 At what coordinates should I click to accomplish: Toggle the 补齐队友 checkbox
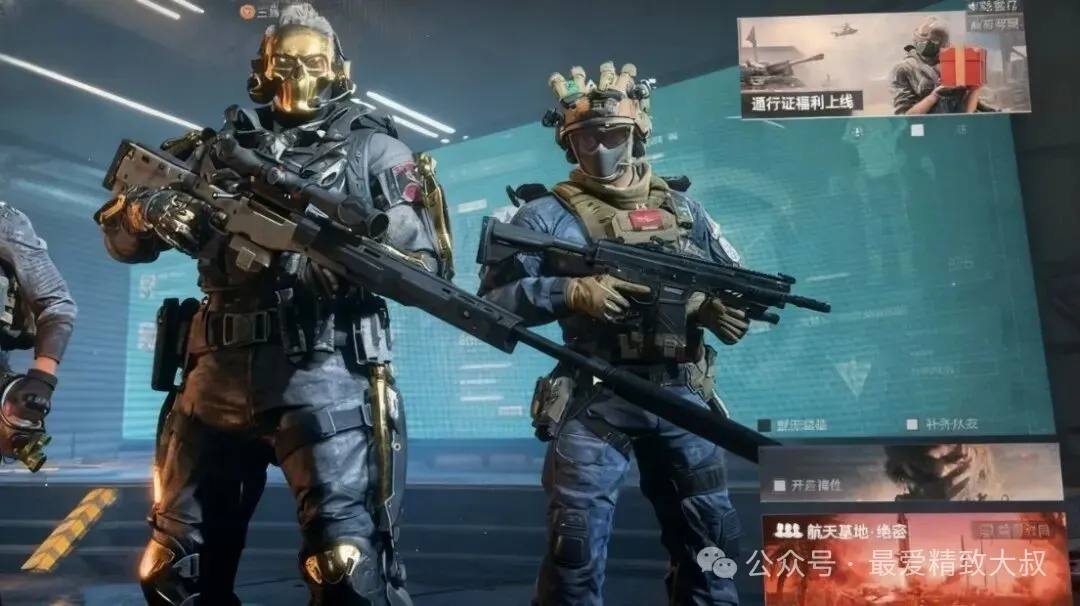tap(912, 424)
